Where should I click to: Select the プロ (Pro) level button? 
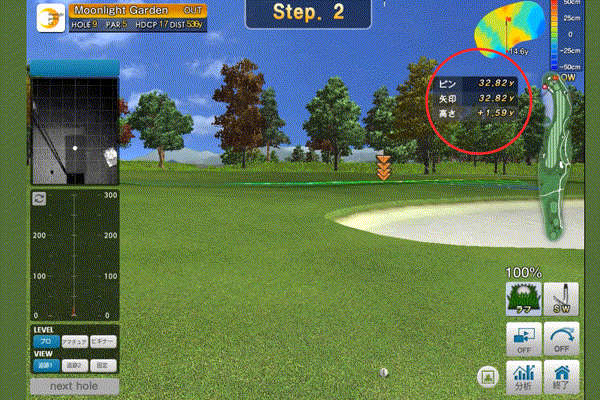45,341
